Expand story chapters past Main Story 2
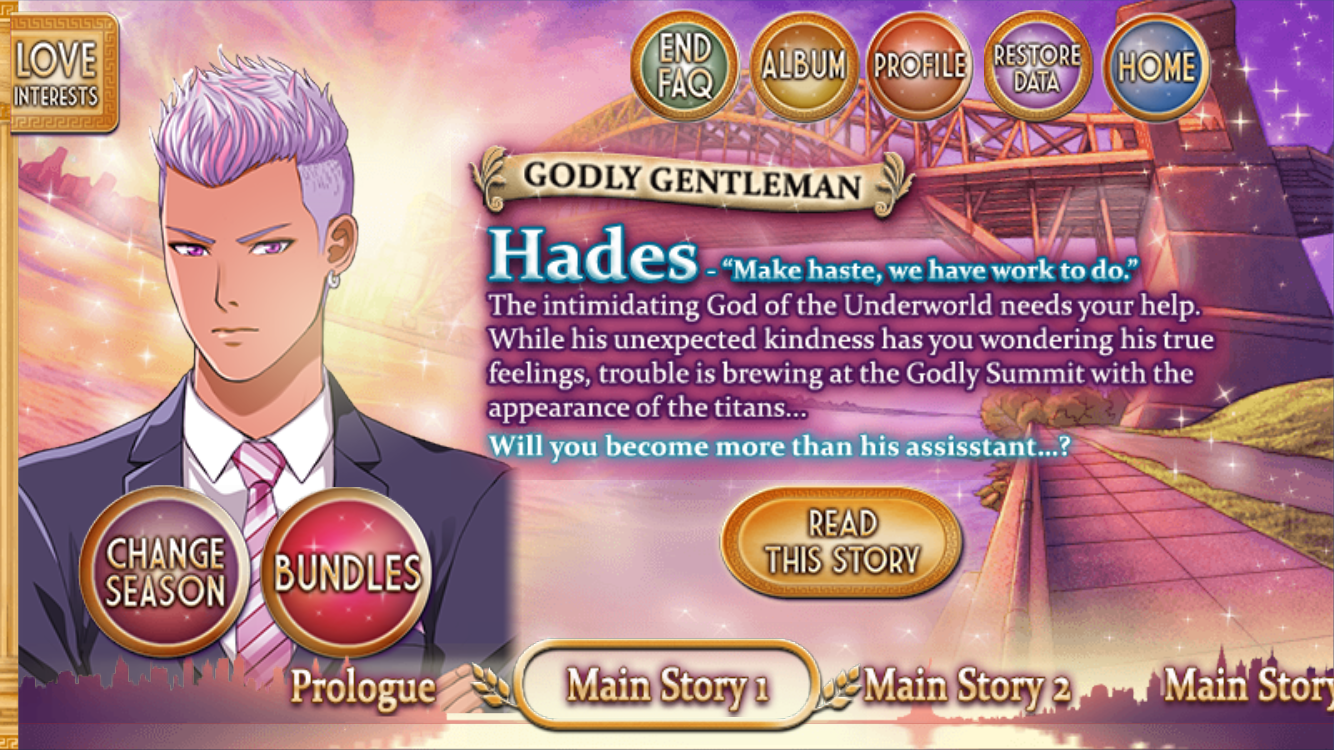Screen dimensions: 1334x750 tap(1251, 686)
